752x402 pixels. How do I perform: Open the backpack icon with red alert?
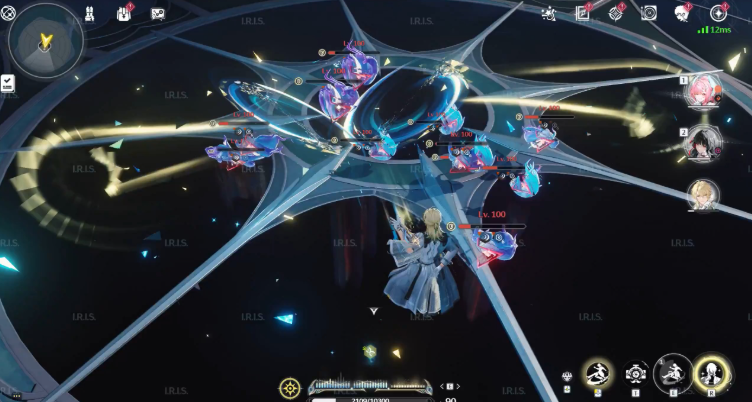click(x=125, y=13)
